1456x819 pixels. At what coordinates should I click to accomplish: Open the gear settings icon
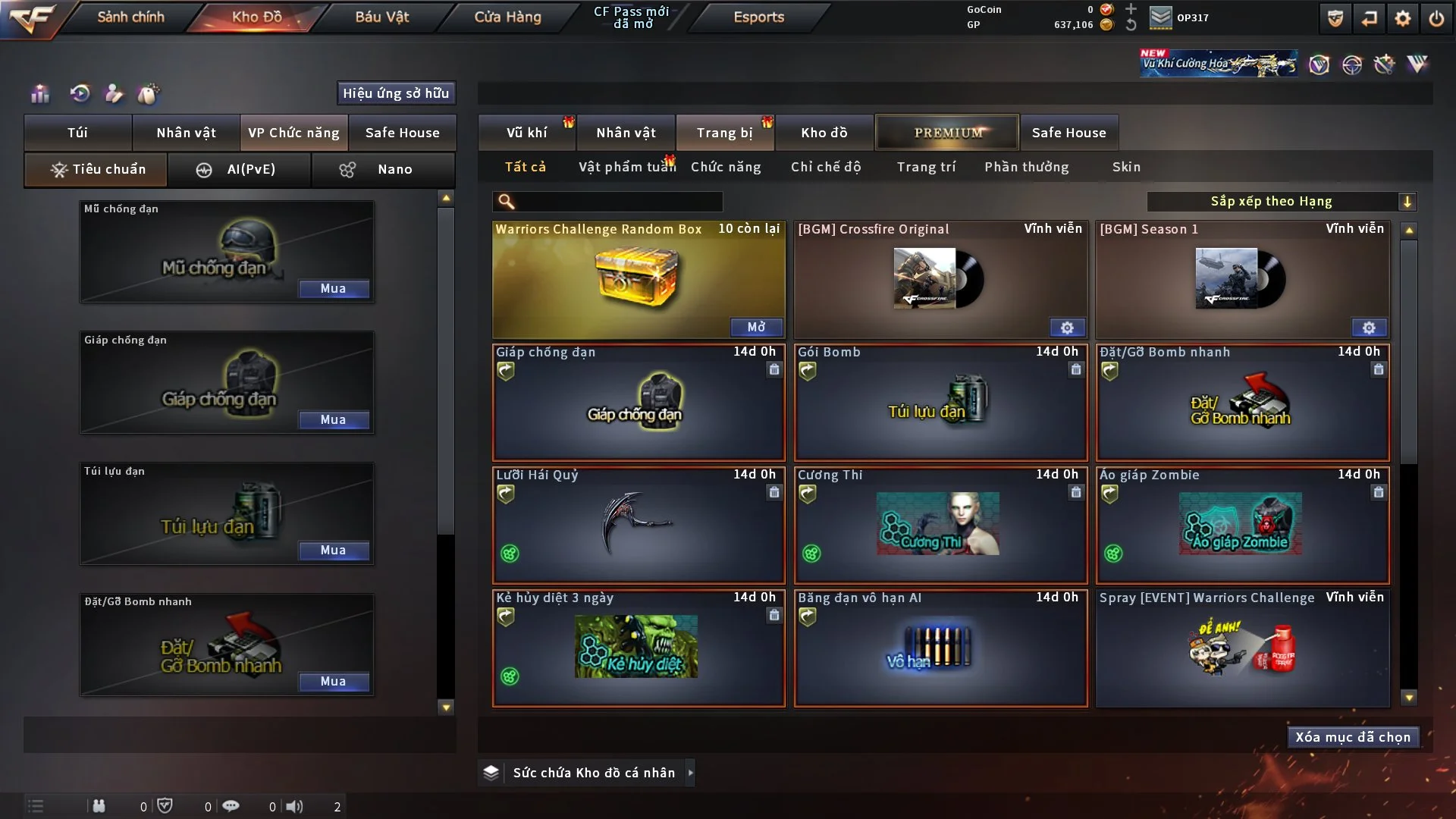coord(1402,18)
